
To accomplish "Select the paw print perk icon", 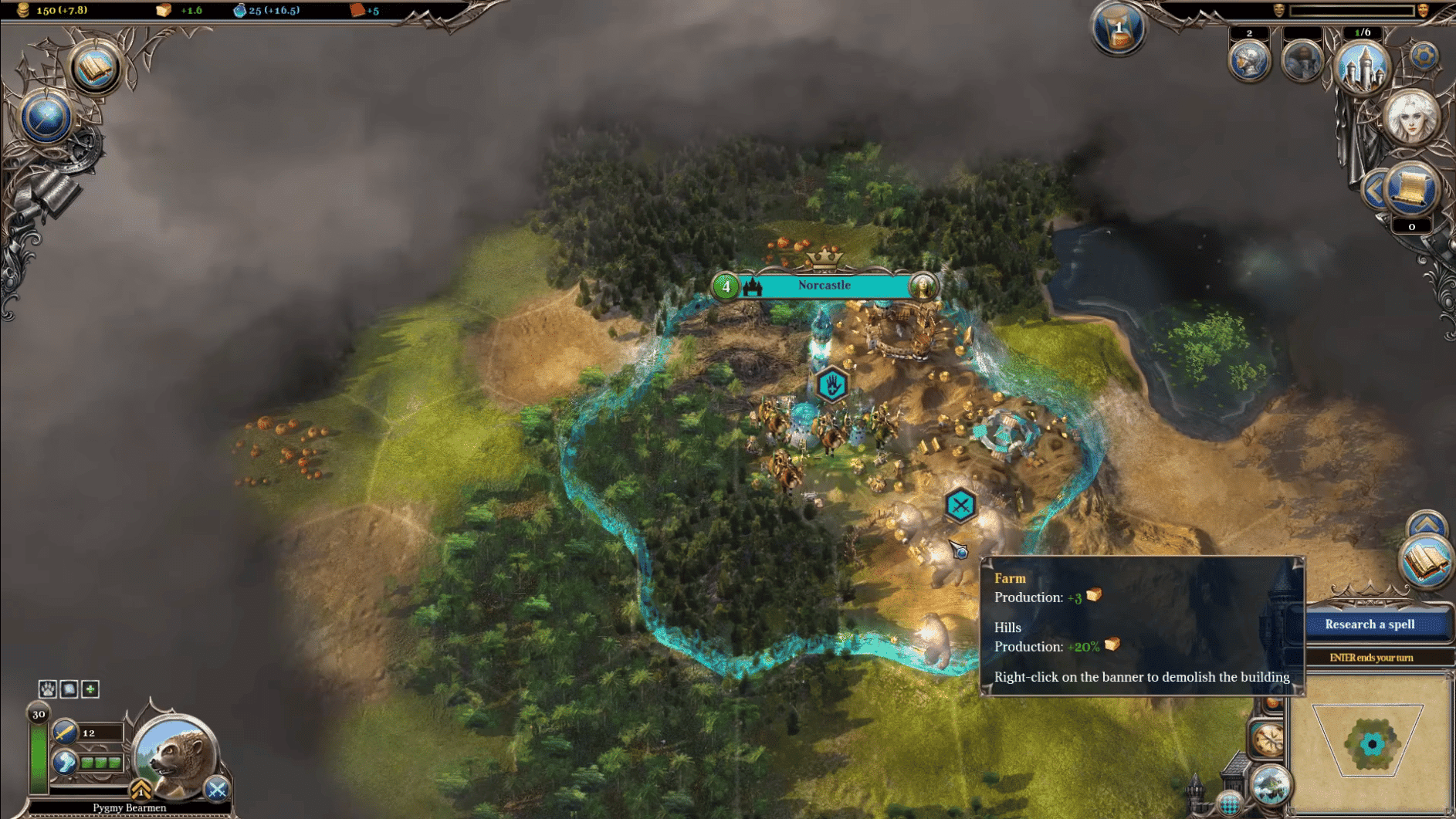I will (47, 689).
